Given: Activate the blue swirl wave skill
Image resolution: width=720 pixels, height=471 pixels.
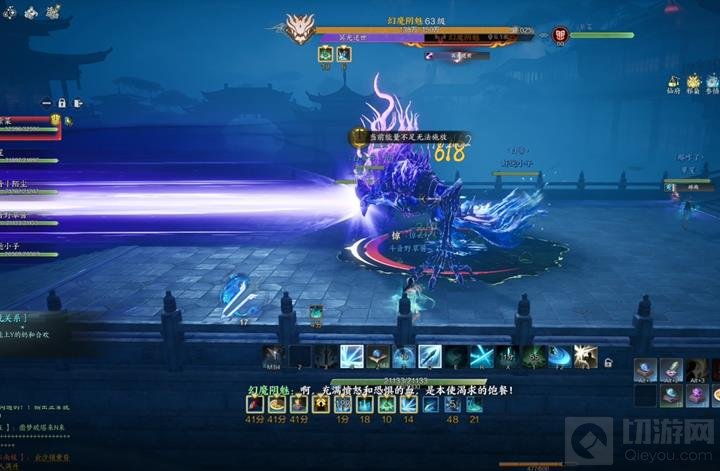Looking at the screenshot, I should (x=560, y=357).
